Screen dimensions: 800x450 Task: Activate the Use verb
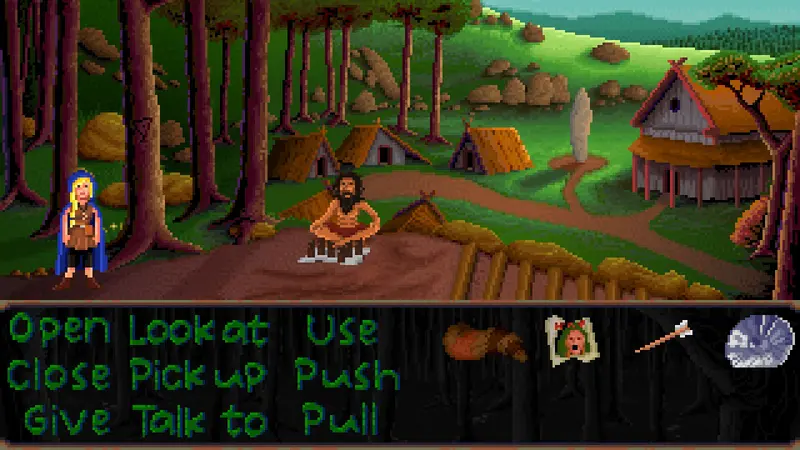click(x=340, y=330)
